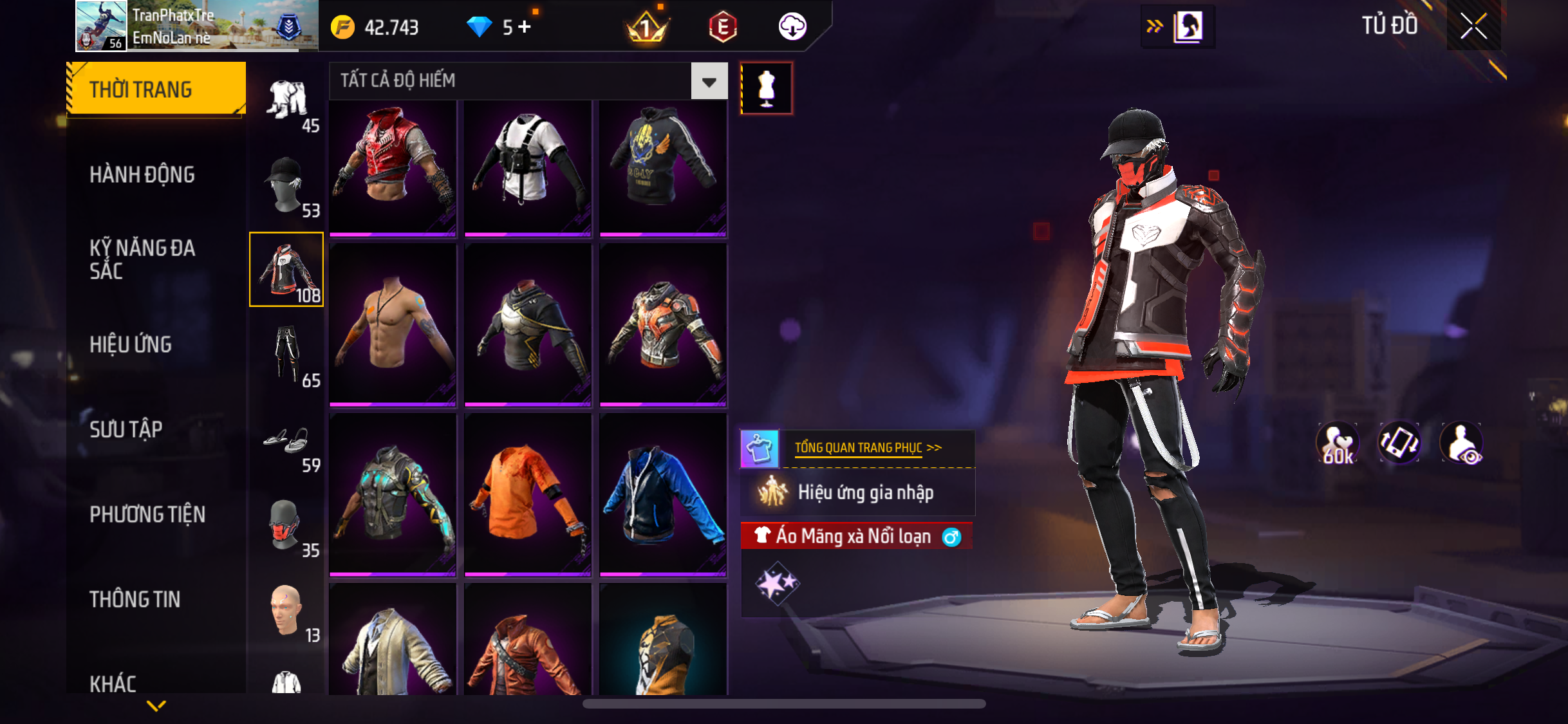The width and height of the screenshot is (1568, 724).
Task: Open the pants subcategory with 65 items
Action: (286, 355)
